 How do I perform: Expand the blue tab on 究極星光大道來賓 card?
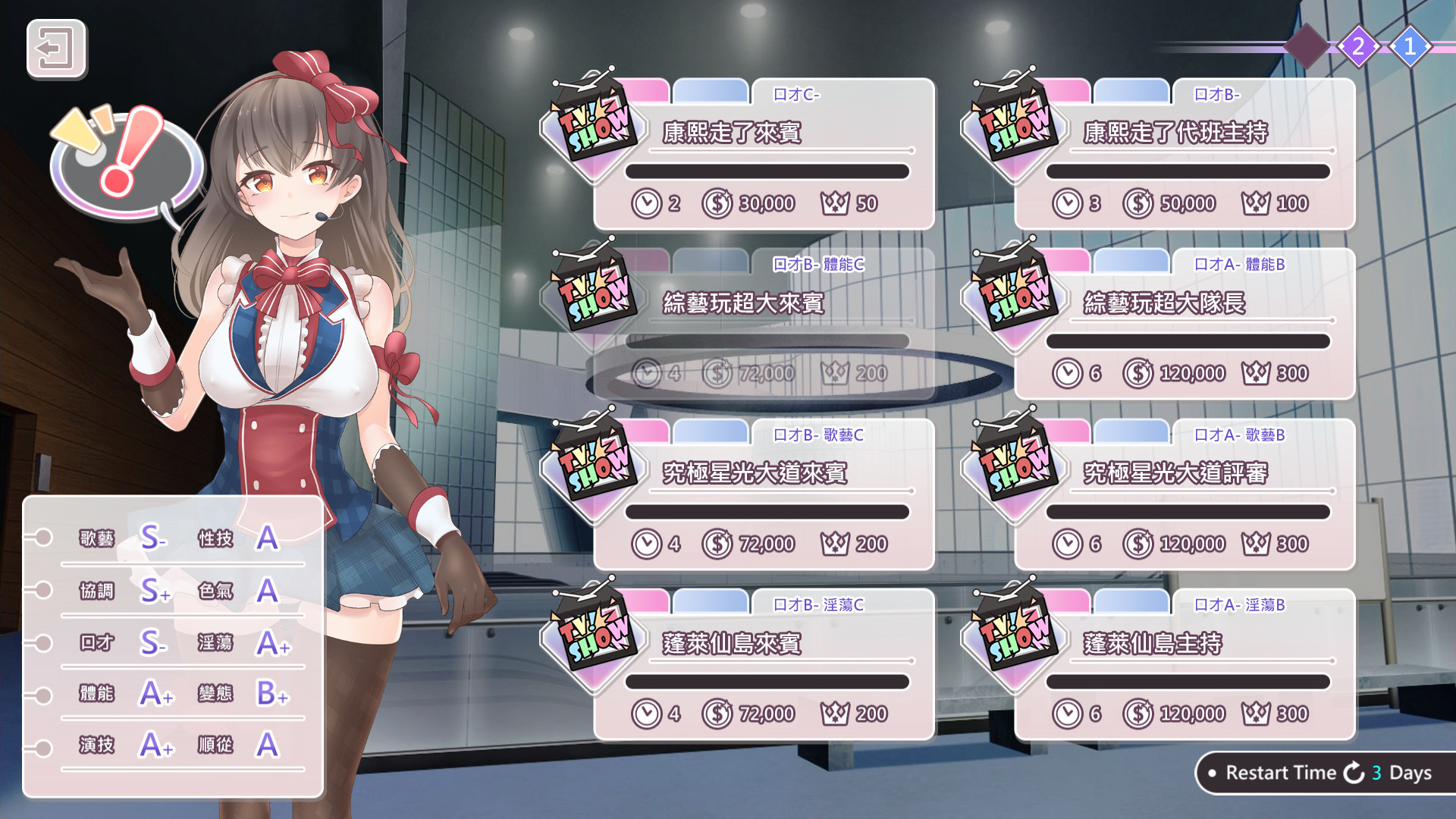click(x=711, y=431)
